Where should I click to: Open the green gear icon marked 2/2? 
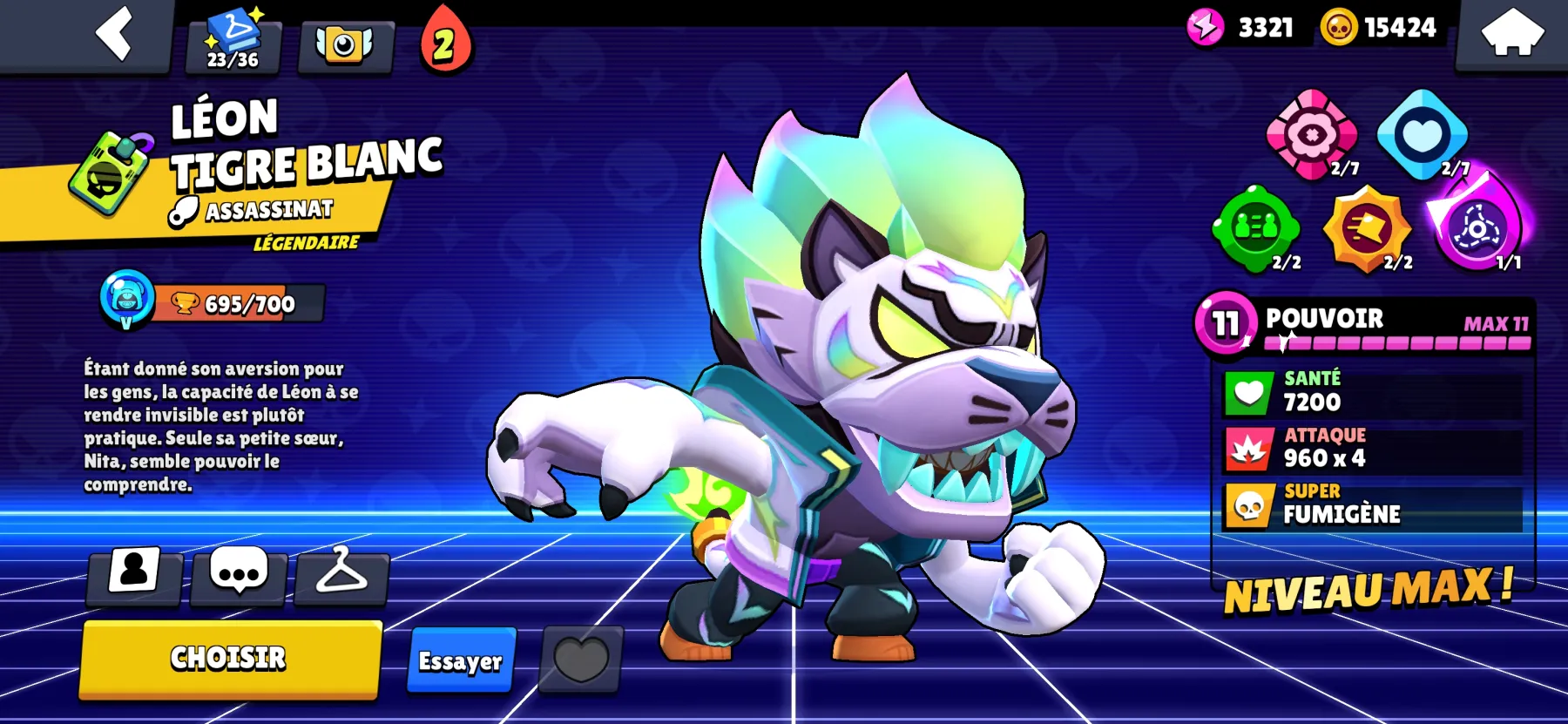tap(1256, 231)
